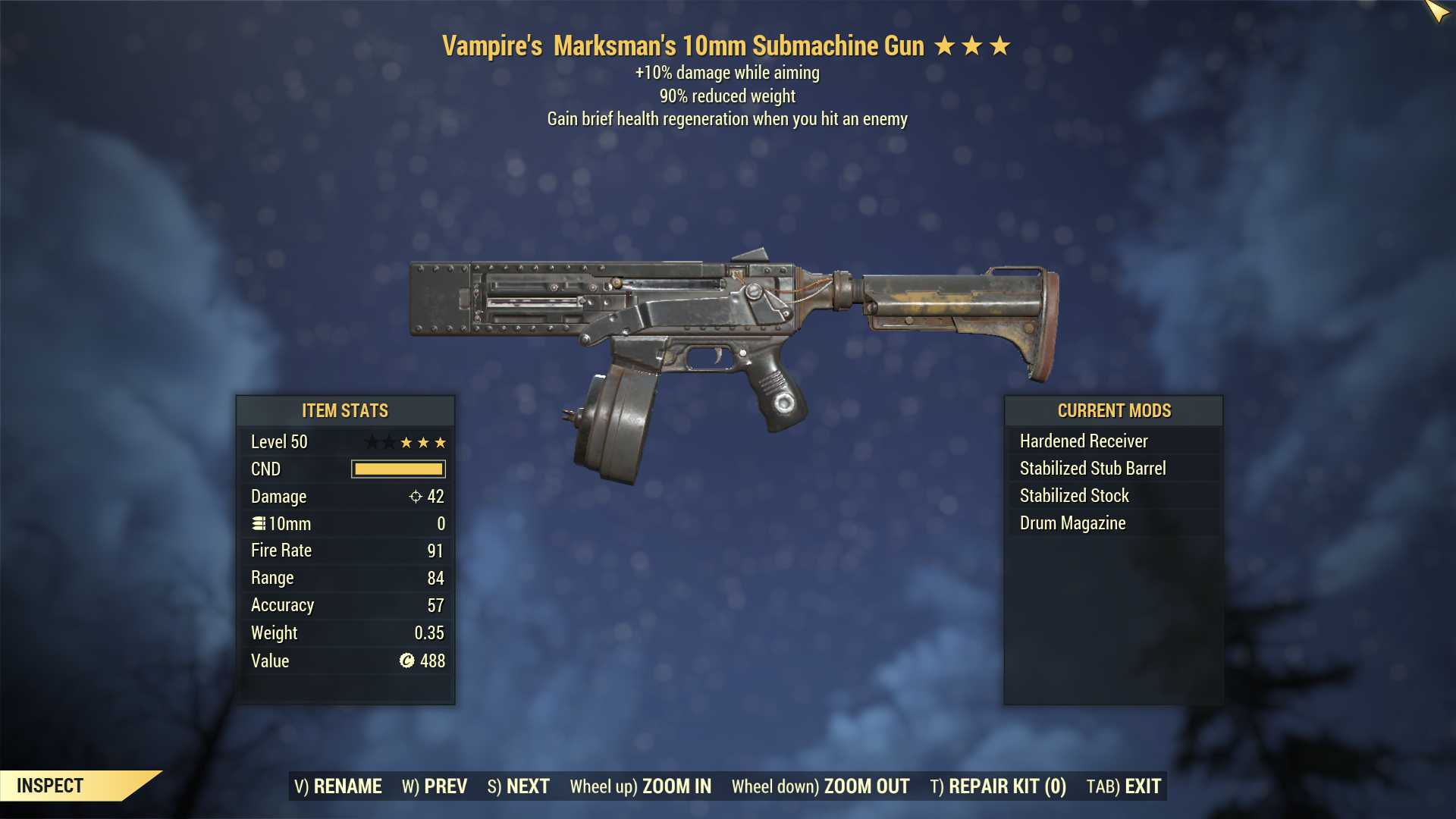Exit the inspect screen
1456x819 pixels.
click(1124, 786)
